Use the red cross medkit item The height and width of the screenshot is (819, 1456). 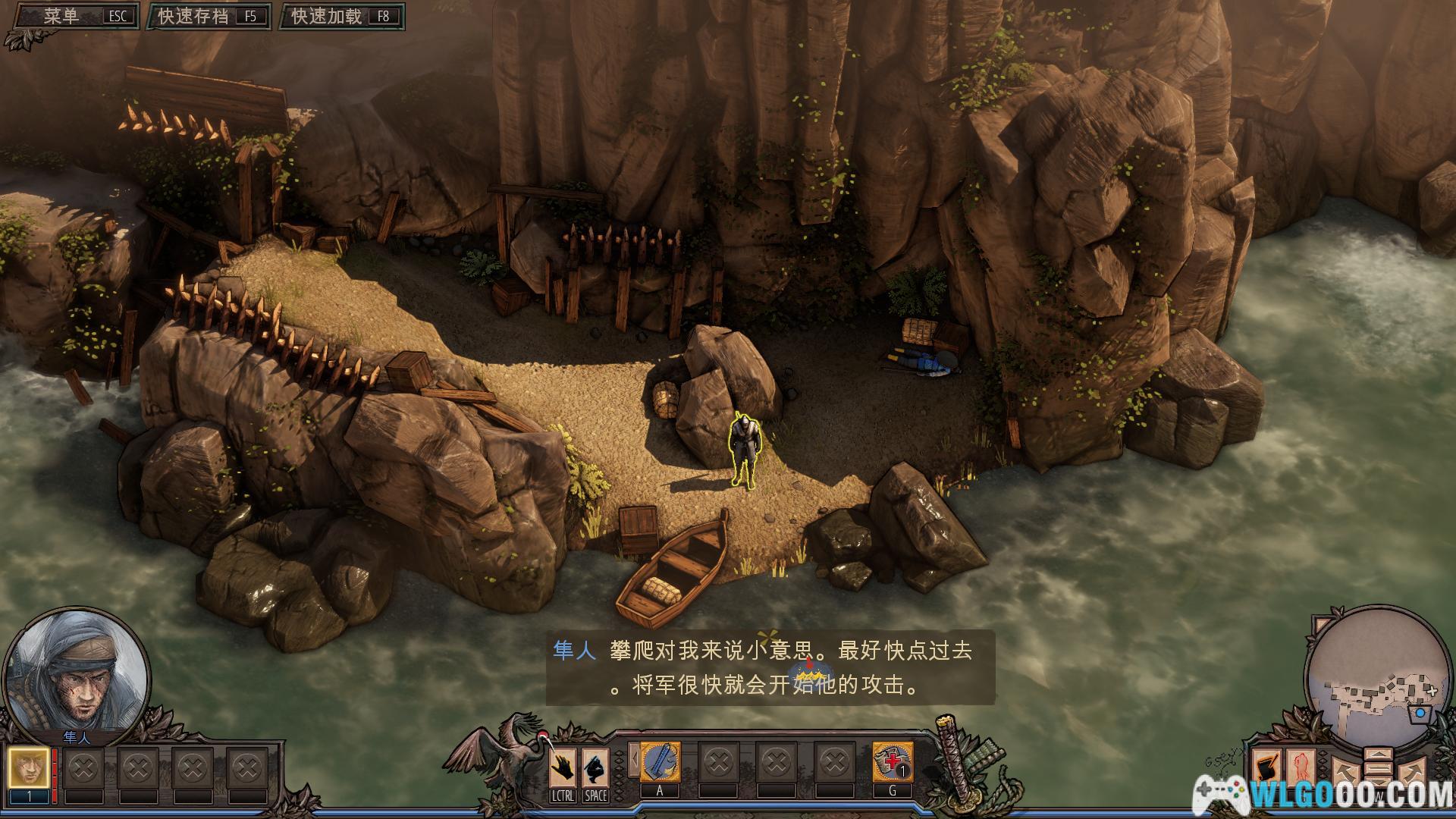pos(892,763)
